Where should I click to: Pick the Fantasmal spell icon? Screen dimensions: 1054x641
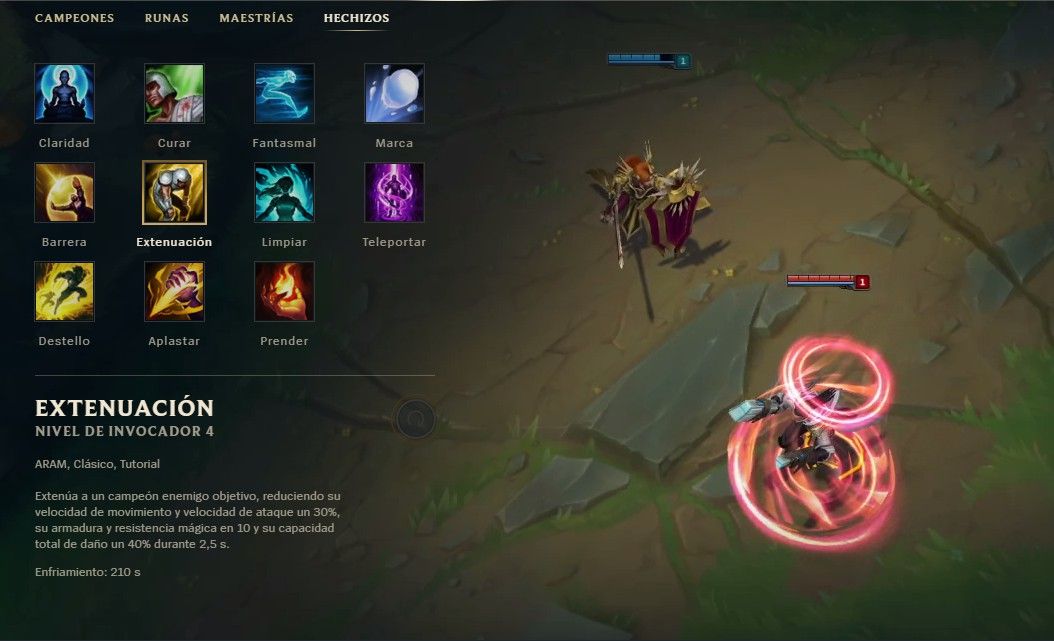284,94
